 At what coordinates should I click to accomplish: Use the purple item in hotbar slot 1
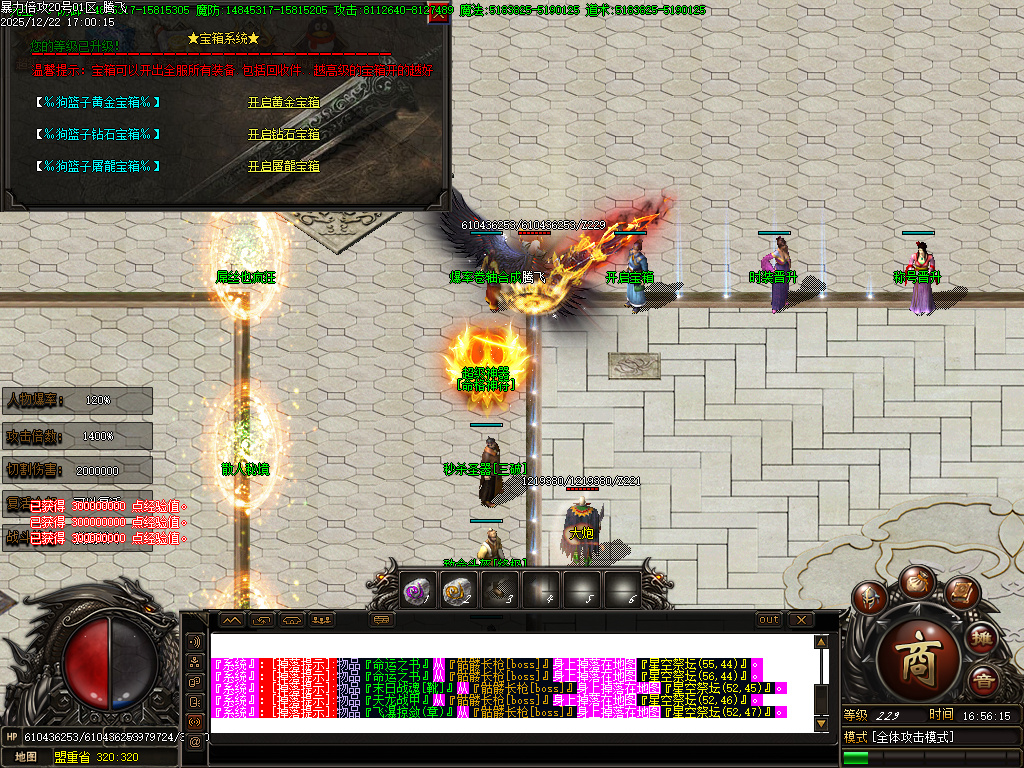[x=416, y=591]
